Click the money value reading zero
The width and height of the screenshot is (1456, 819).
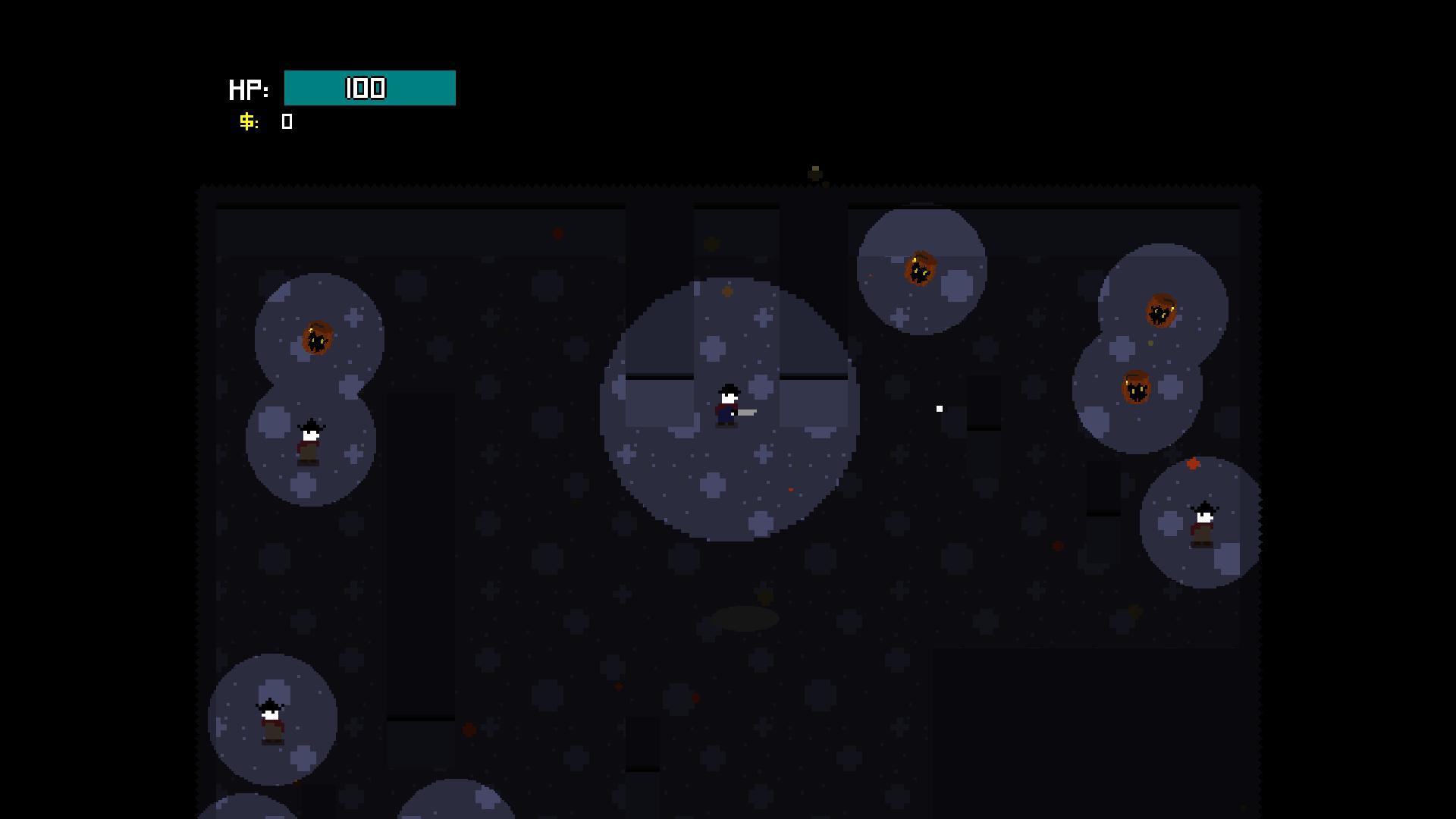click(287, 121)
